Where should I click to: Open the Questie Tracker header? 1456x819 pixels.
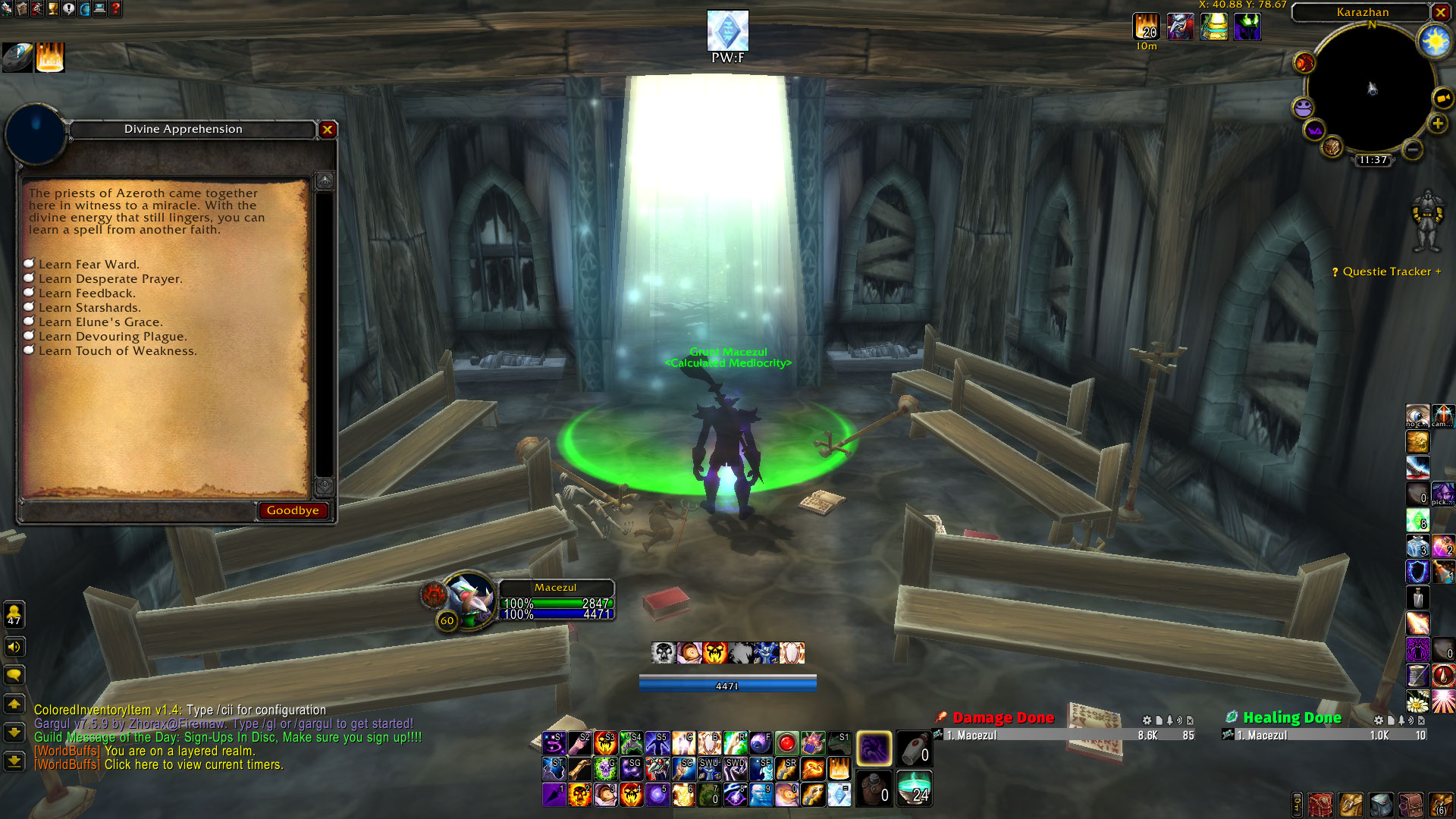point(1387,271)
